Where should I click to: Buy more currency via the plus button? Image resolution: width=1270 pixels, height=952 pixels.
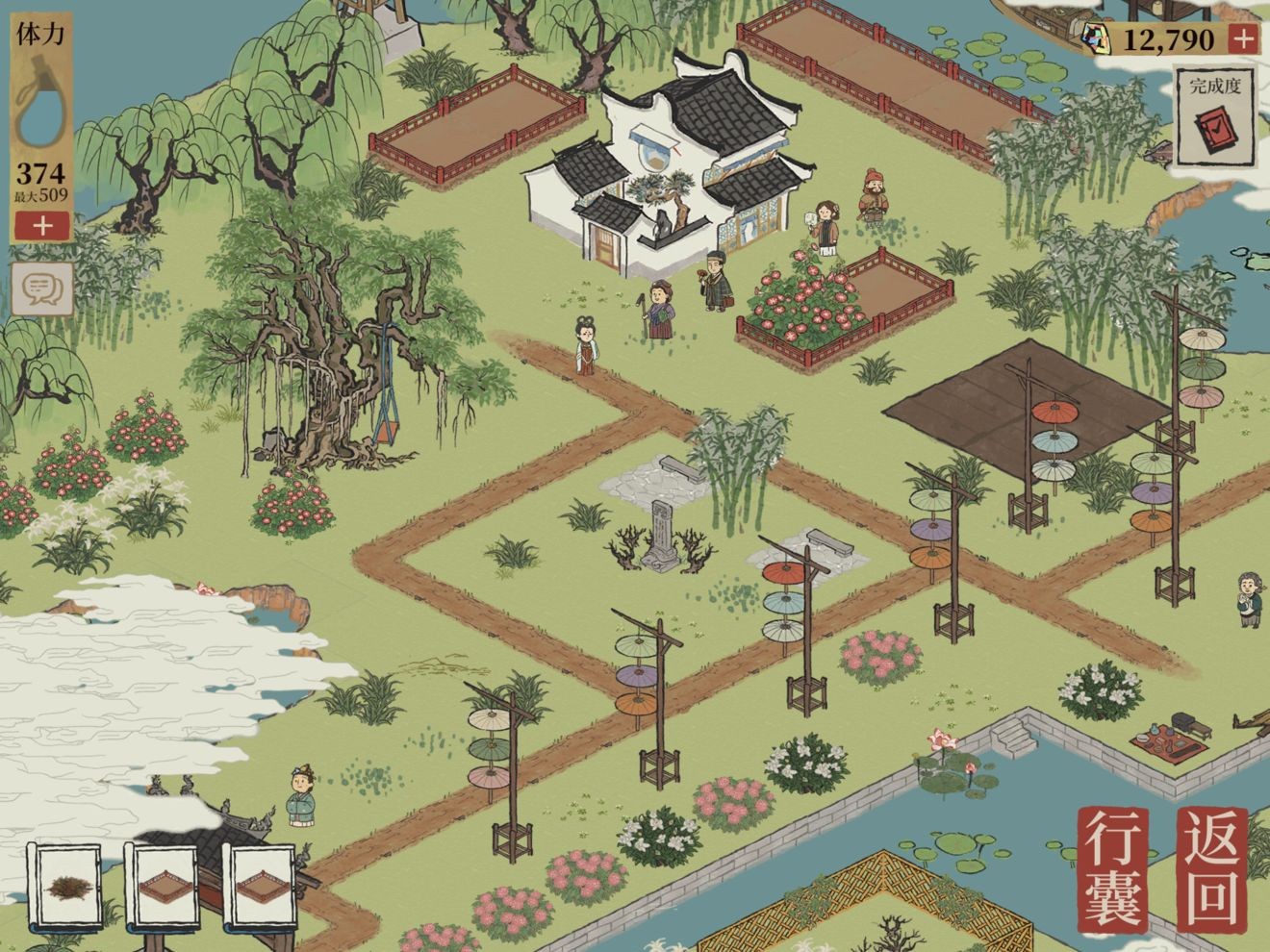tap(1244, 39)
